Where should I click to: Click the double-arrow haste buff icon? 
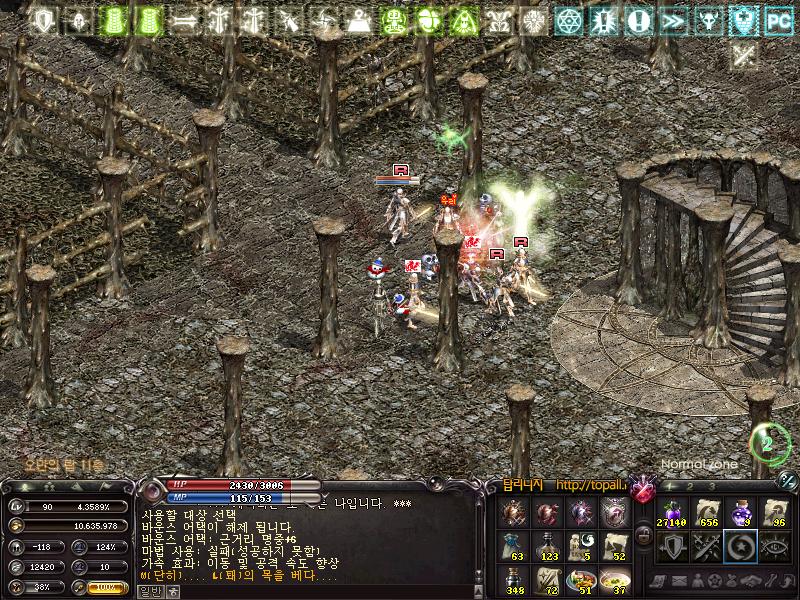(673, 20)
